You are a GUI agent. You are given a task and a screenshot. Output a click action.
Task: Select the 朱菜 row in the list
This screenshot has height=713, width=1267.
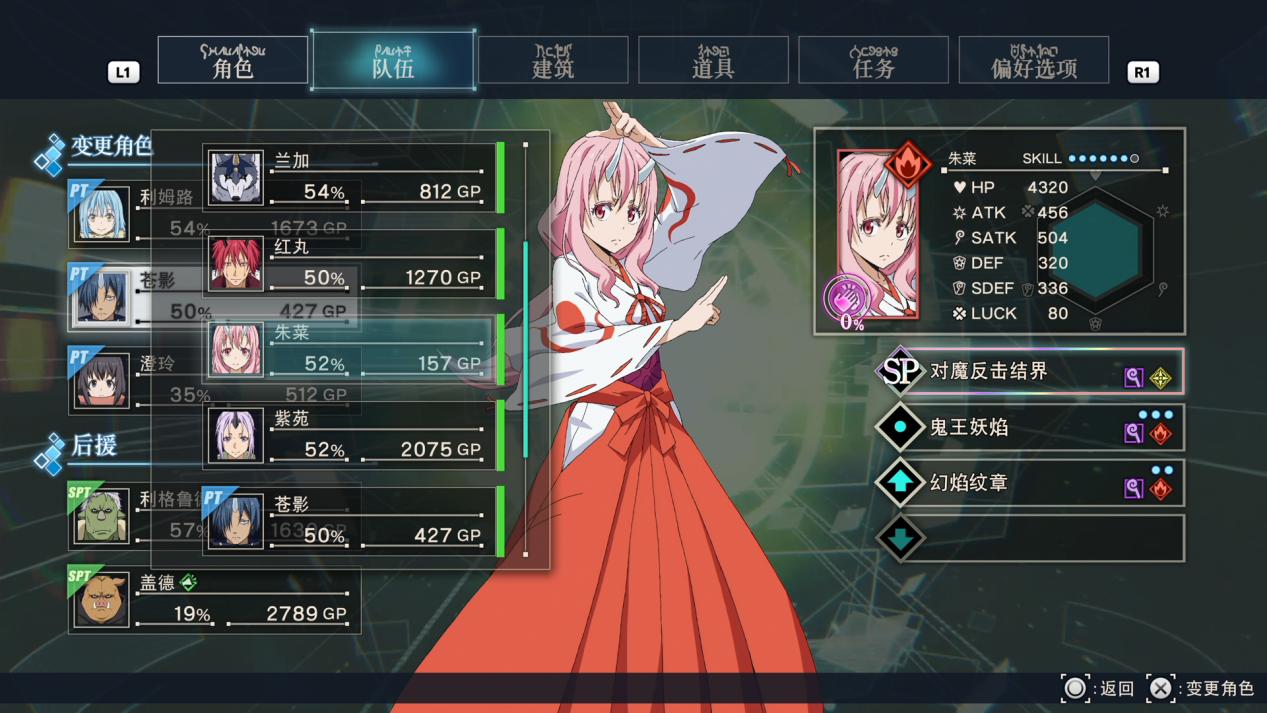pyautogui.click(x=350, y=350)
